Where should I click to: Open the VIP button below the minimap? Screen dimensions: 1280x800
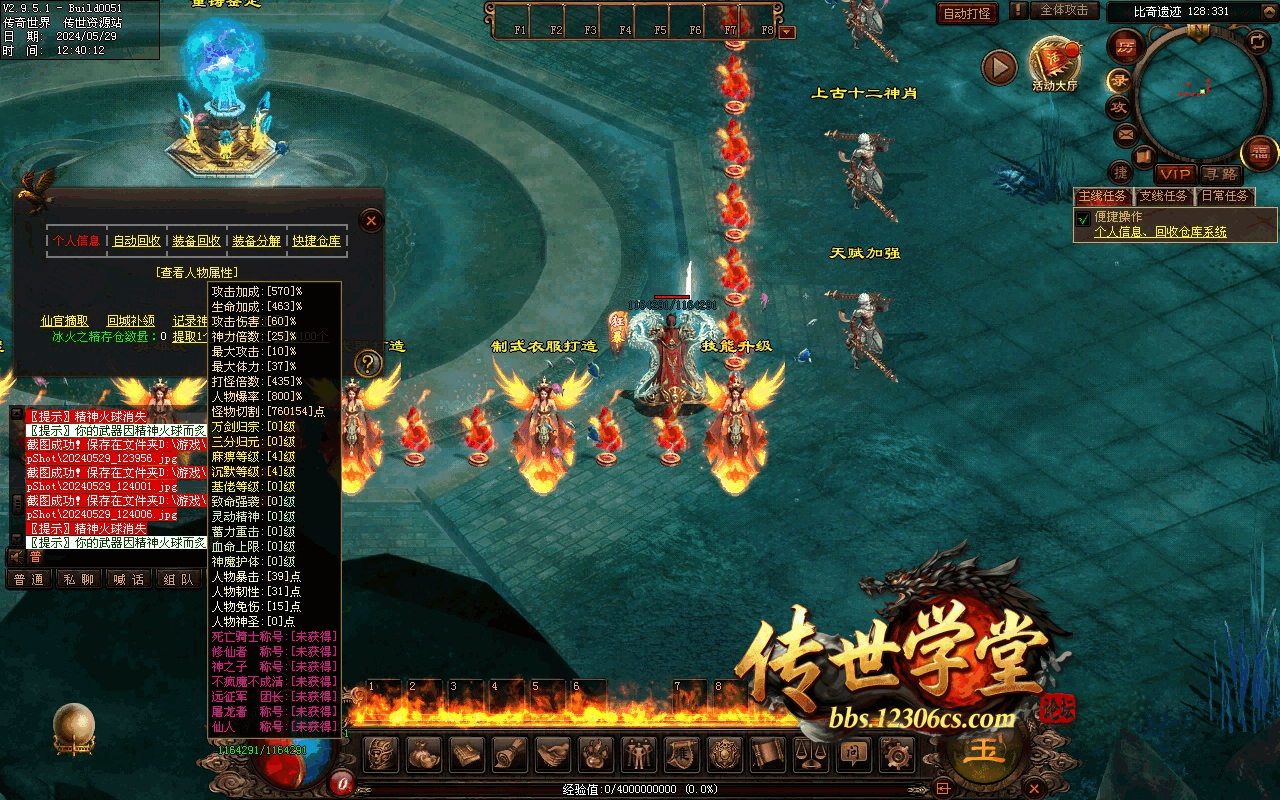(1176, 174)
